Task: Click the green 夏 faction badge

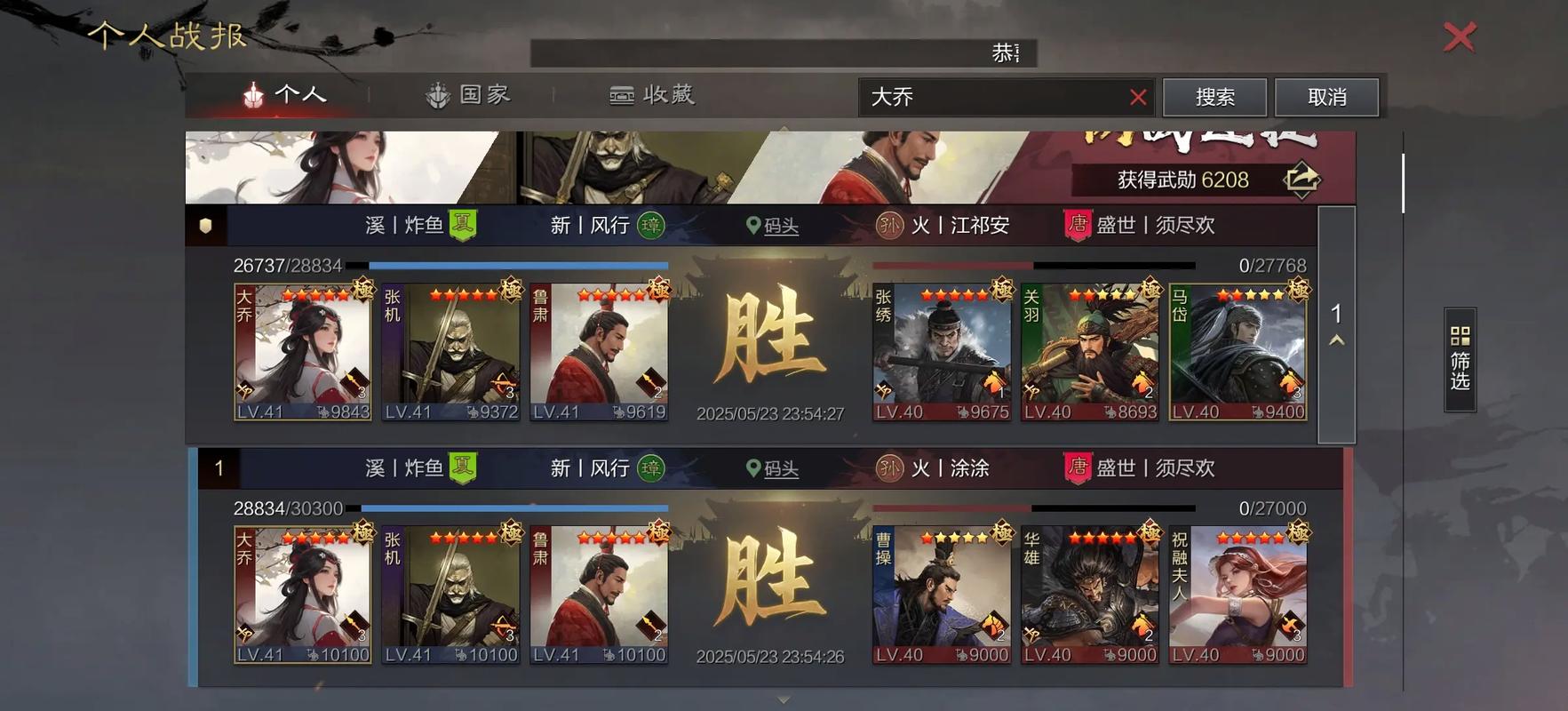Action: click(463, 225)
